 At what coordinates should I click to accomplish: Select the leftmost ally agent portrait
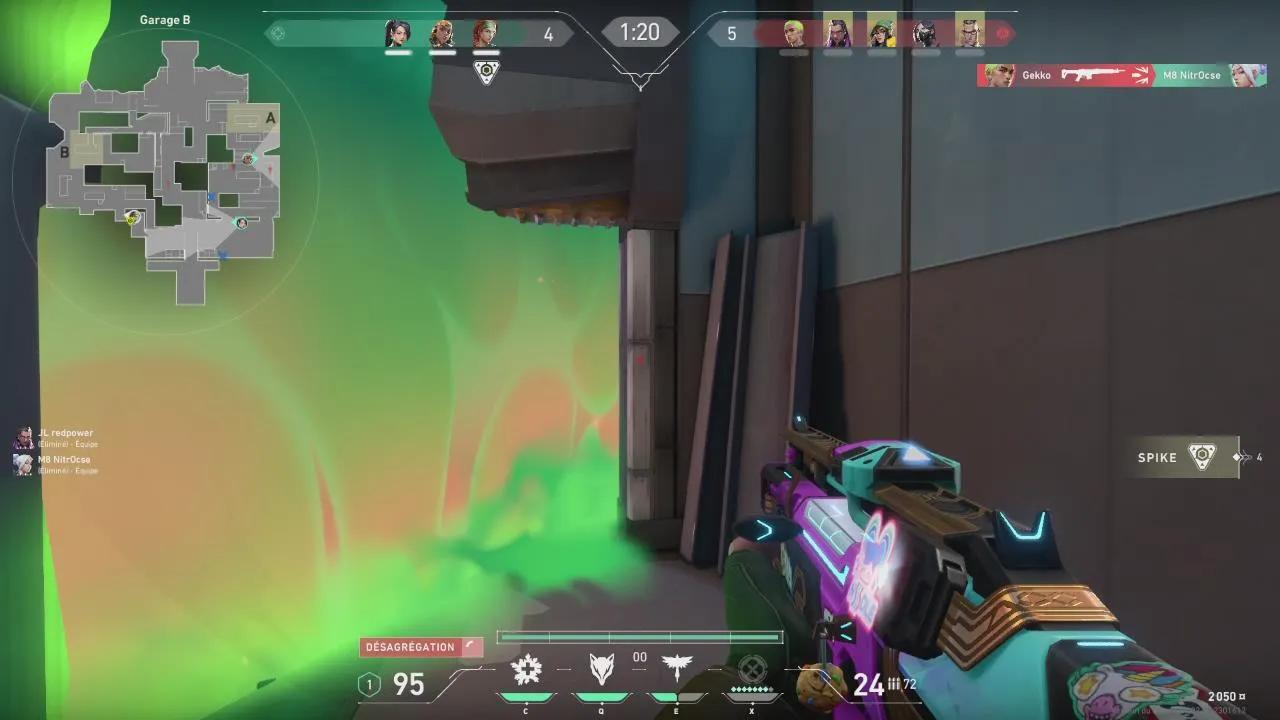[x=398, y=32]
